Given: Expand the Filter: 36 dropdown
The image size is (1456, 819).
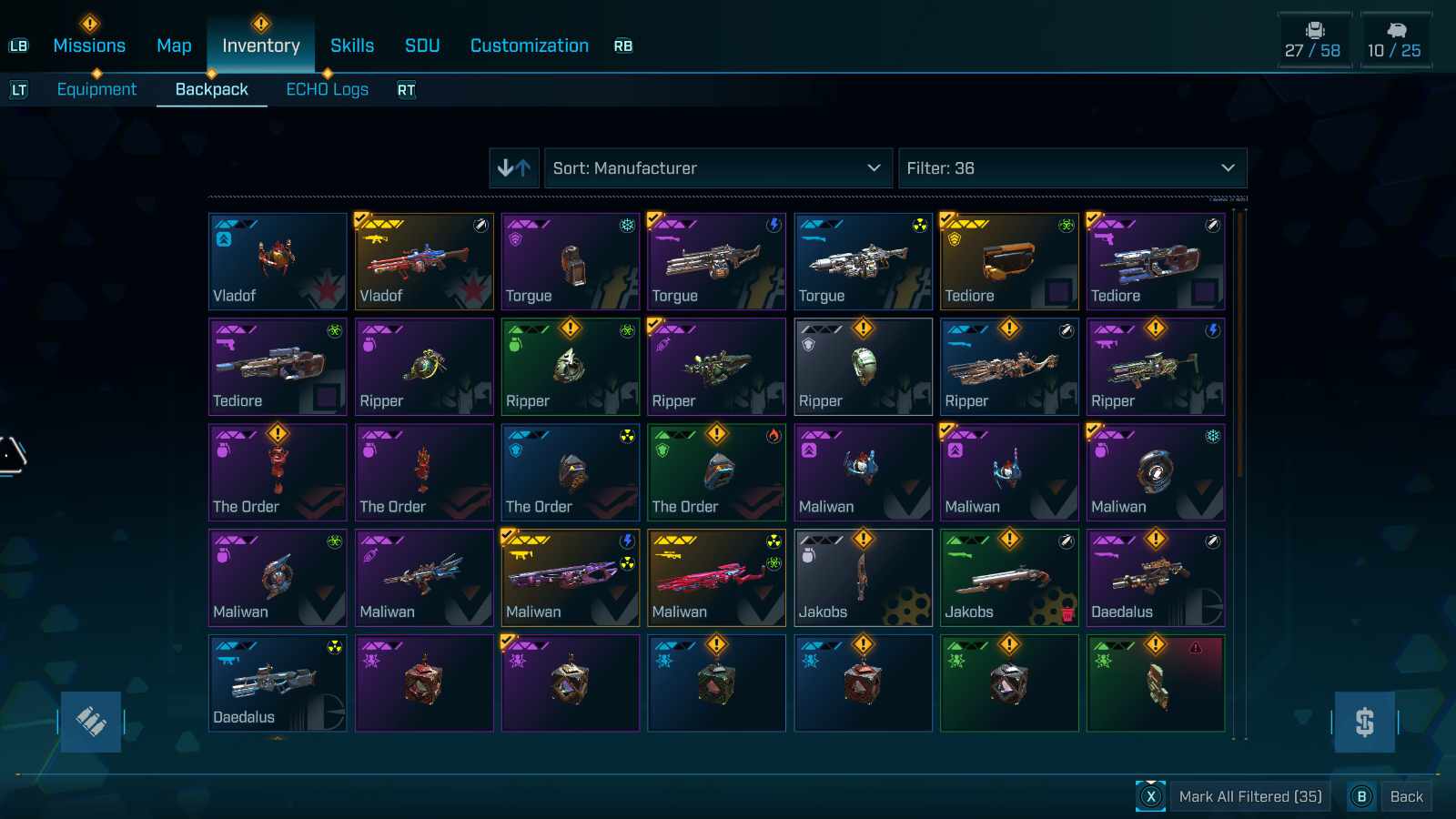Looking at the screenshot, I should click(x=1071, y=168).
